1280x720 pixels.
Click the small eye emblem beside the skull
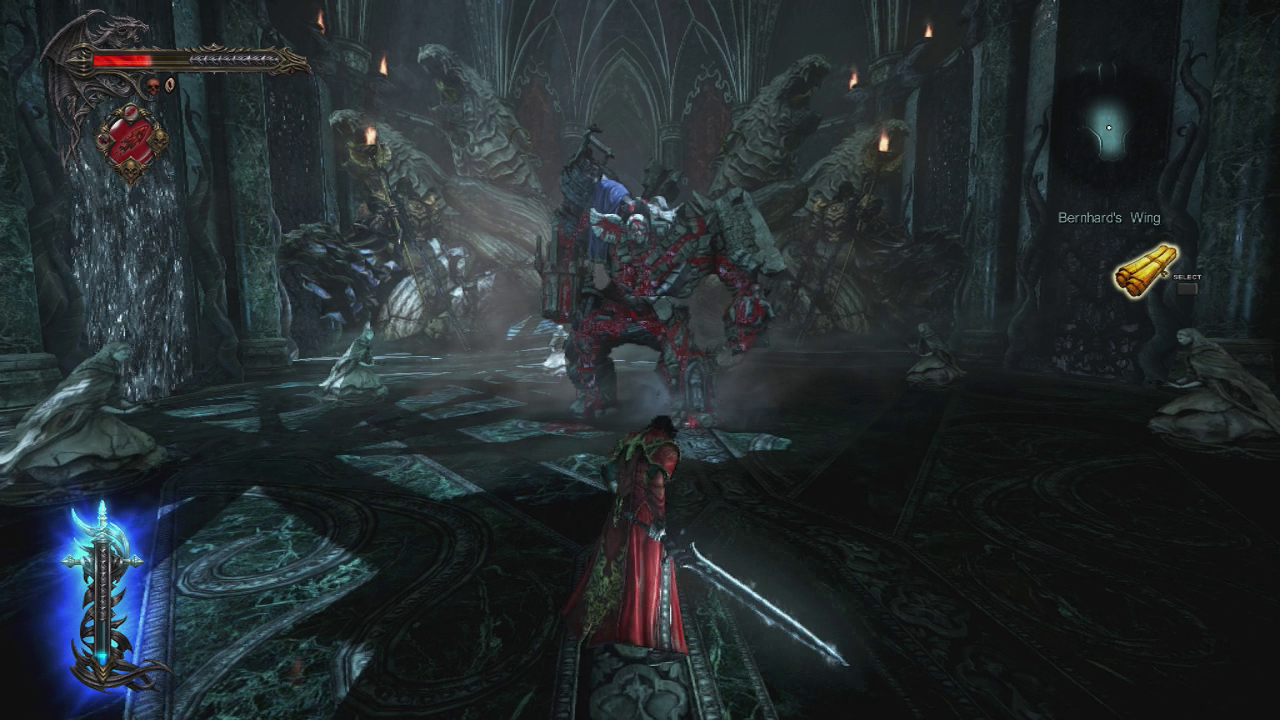pyautogui.click(x=169, y=86)
